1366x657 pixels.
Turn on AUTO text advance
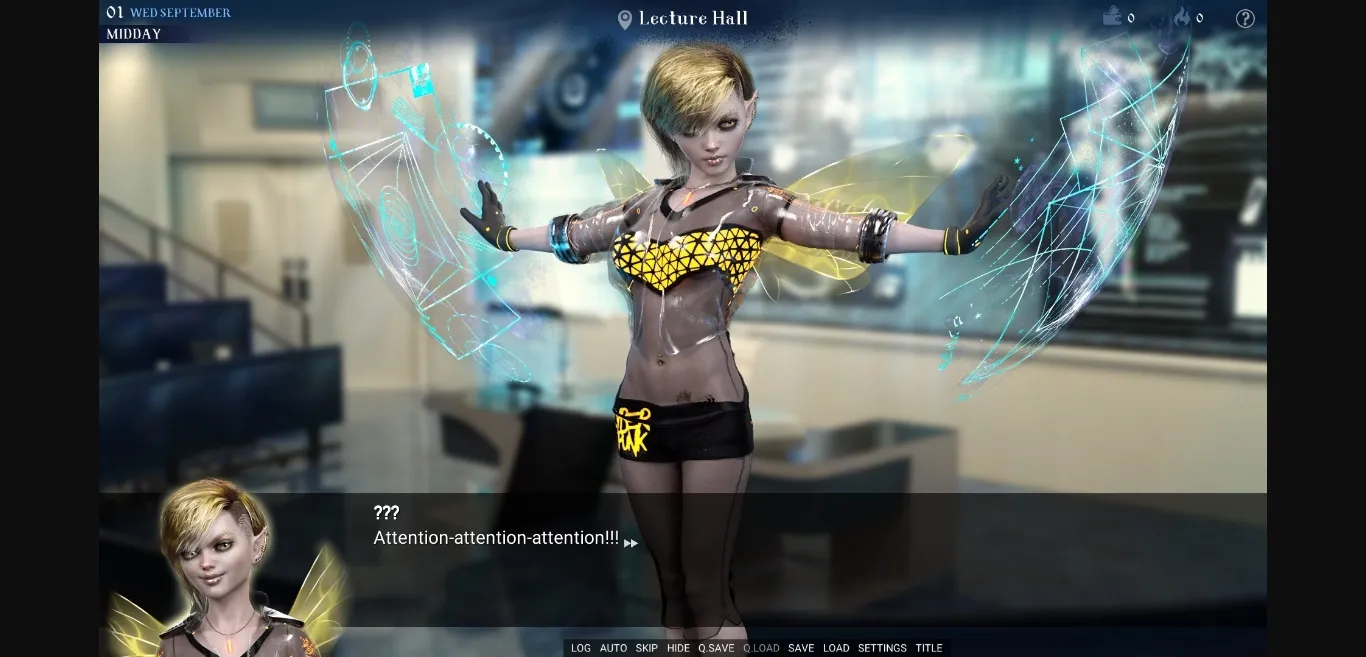(613, 648)
